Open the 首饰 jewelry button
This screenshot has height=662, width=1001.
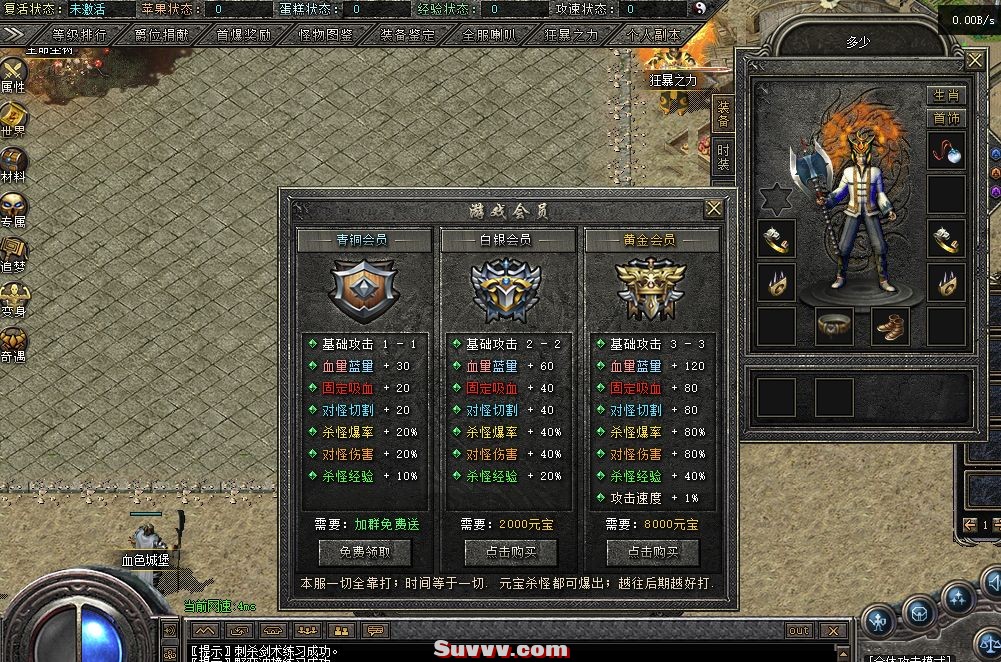946,118
